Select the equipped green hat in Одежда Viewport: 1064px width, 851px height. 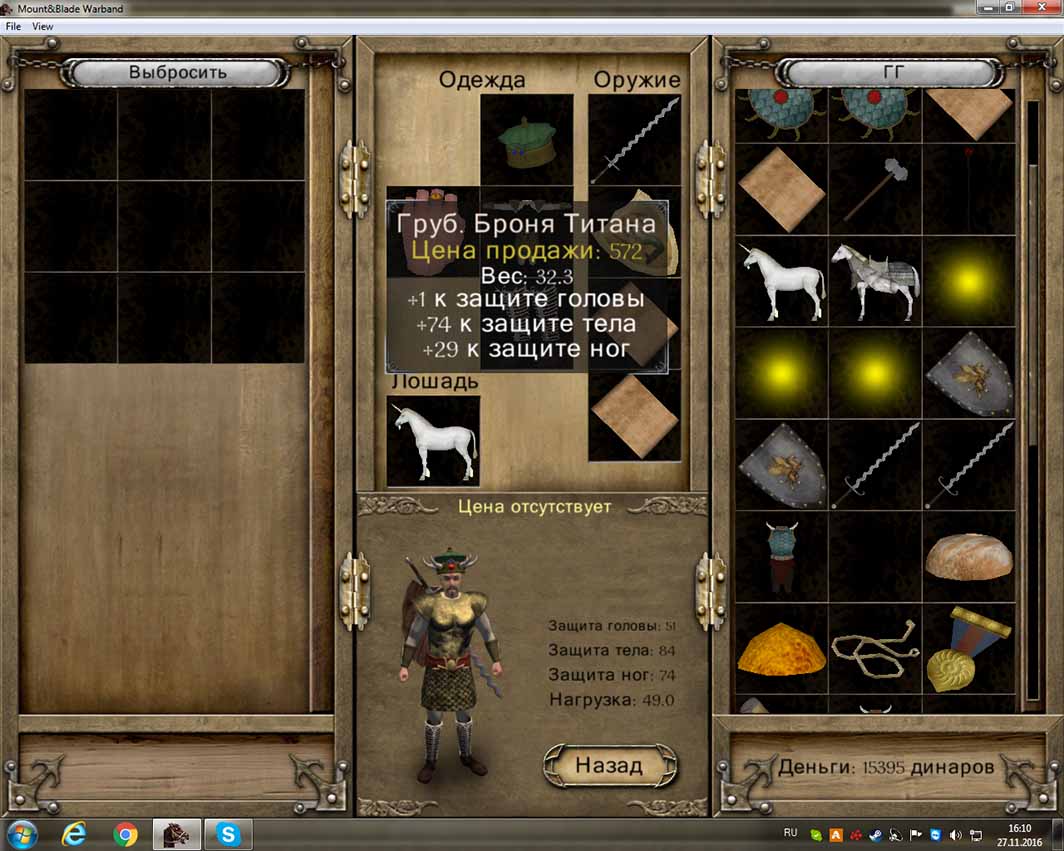point(527,141)
